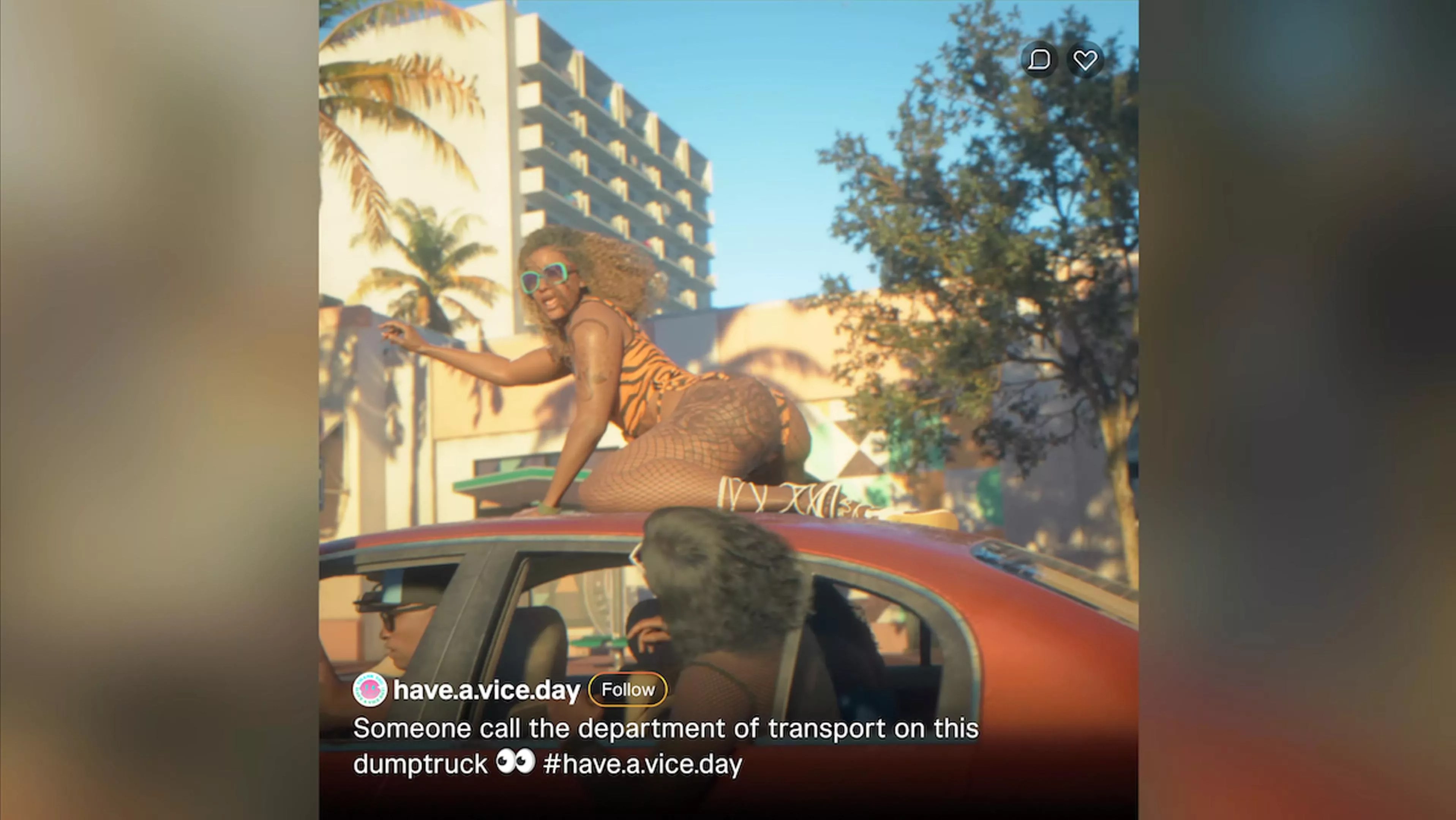Open the comments speech bubble icon
Viewport: 1456px width, 820px height.
1039,60
